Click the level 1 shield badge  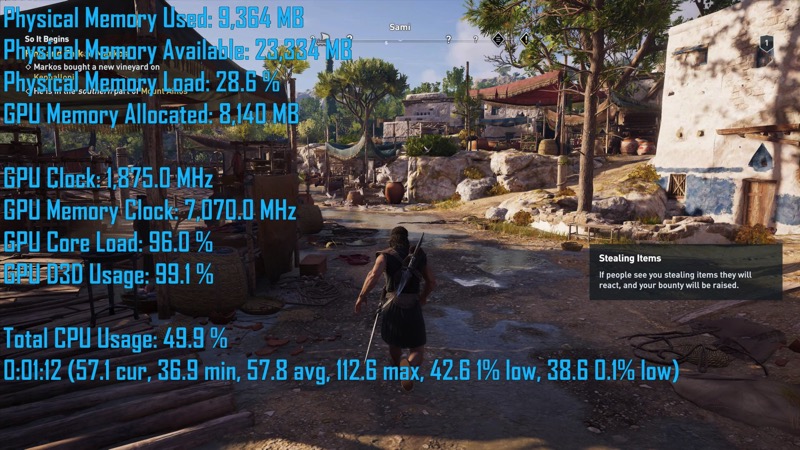[766, 43]
